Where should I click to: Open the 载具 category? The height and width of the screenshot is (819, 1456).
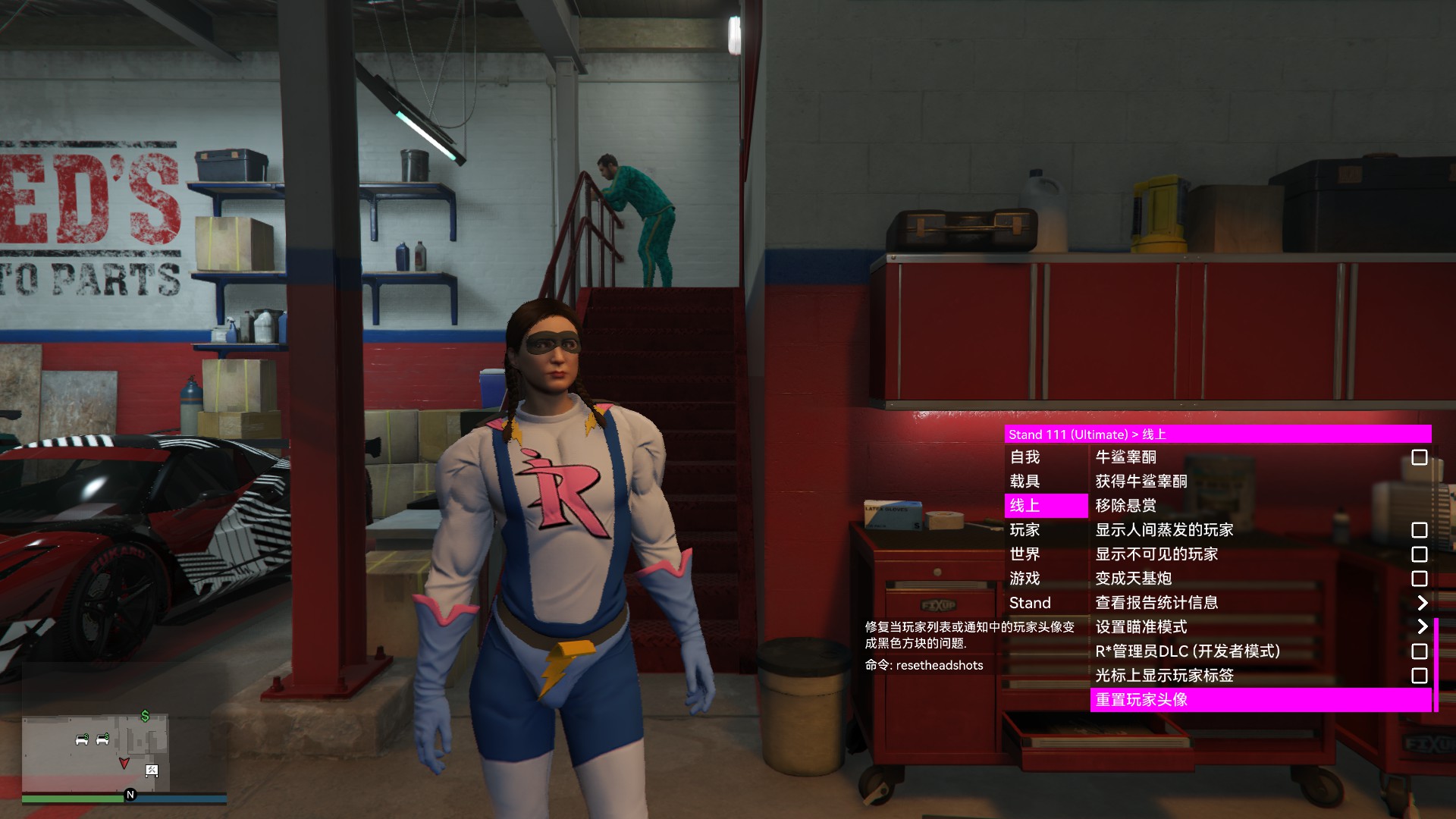pos(1025,482)
